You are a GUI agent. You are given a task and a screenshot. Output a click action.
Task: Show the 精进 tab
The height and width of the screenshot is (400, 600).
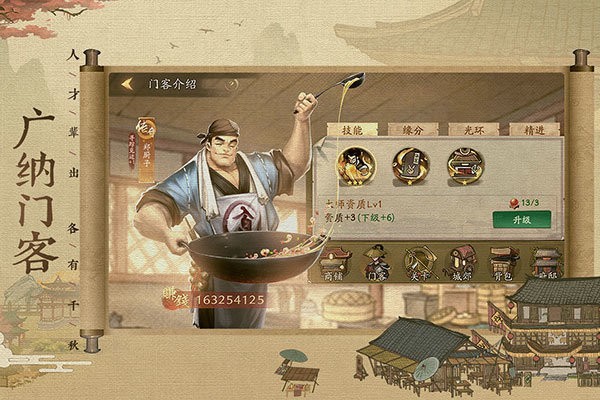[520, 128]
